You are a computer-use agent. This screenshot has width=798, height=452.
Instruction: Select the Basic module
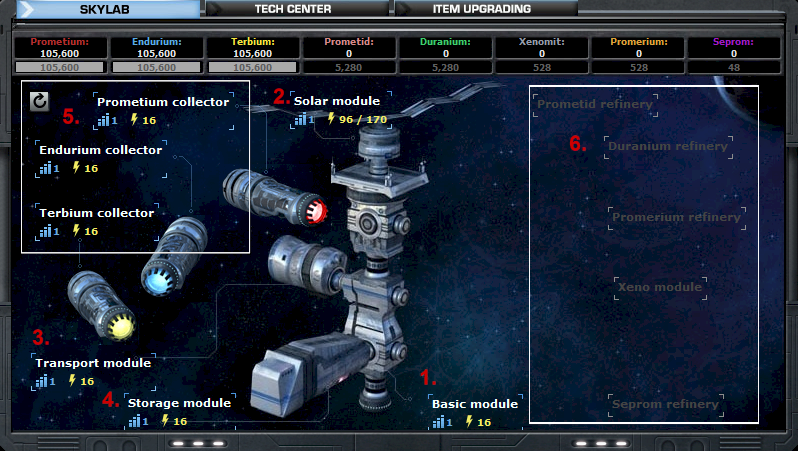point(475,404)
